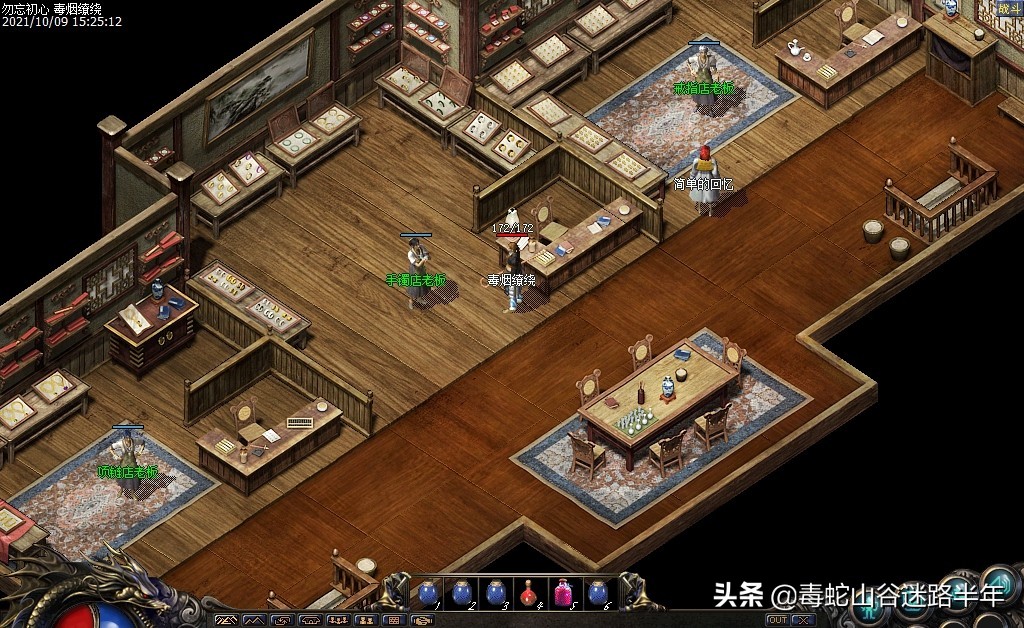1024x628 pixels.
Task: Select the double mountain peaks toolbar icon
Action: pos(227,621)
